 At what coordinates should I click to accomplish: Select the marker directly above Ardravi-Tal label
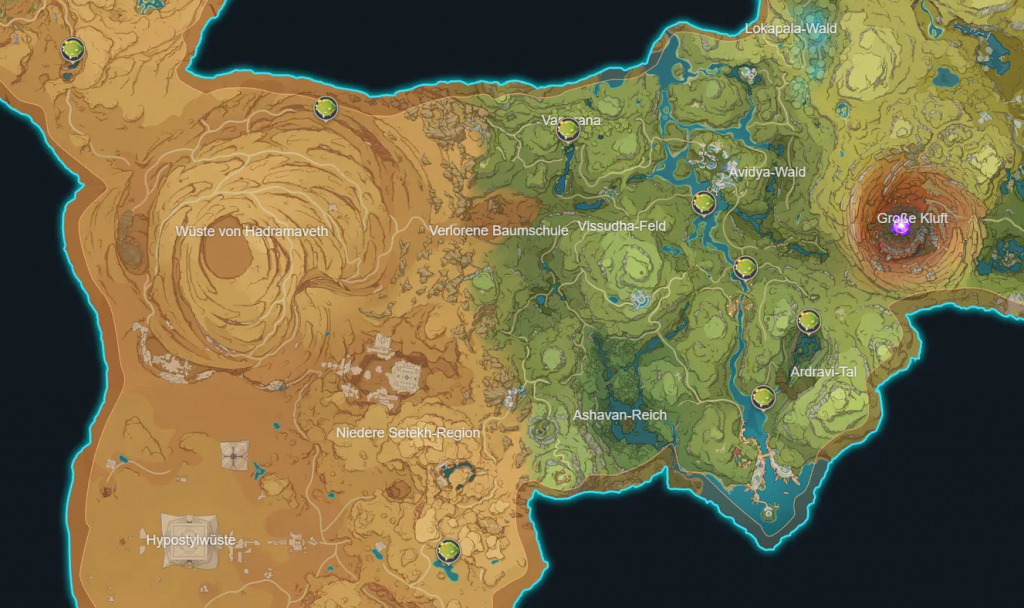click(808, 321)
